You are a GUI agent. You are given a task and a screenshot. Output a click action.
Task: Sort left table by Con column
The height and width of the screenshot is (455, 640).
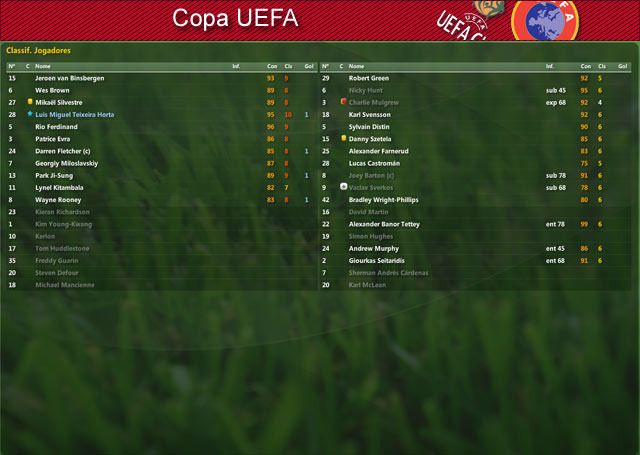coord(270,66)
